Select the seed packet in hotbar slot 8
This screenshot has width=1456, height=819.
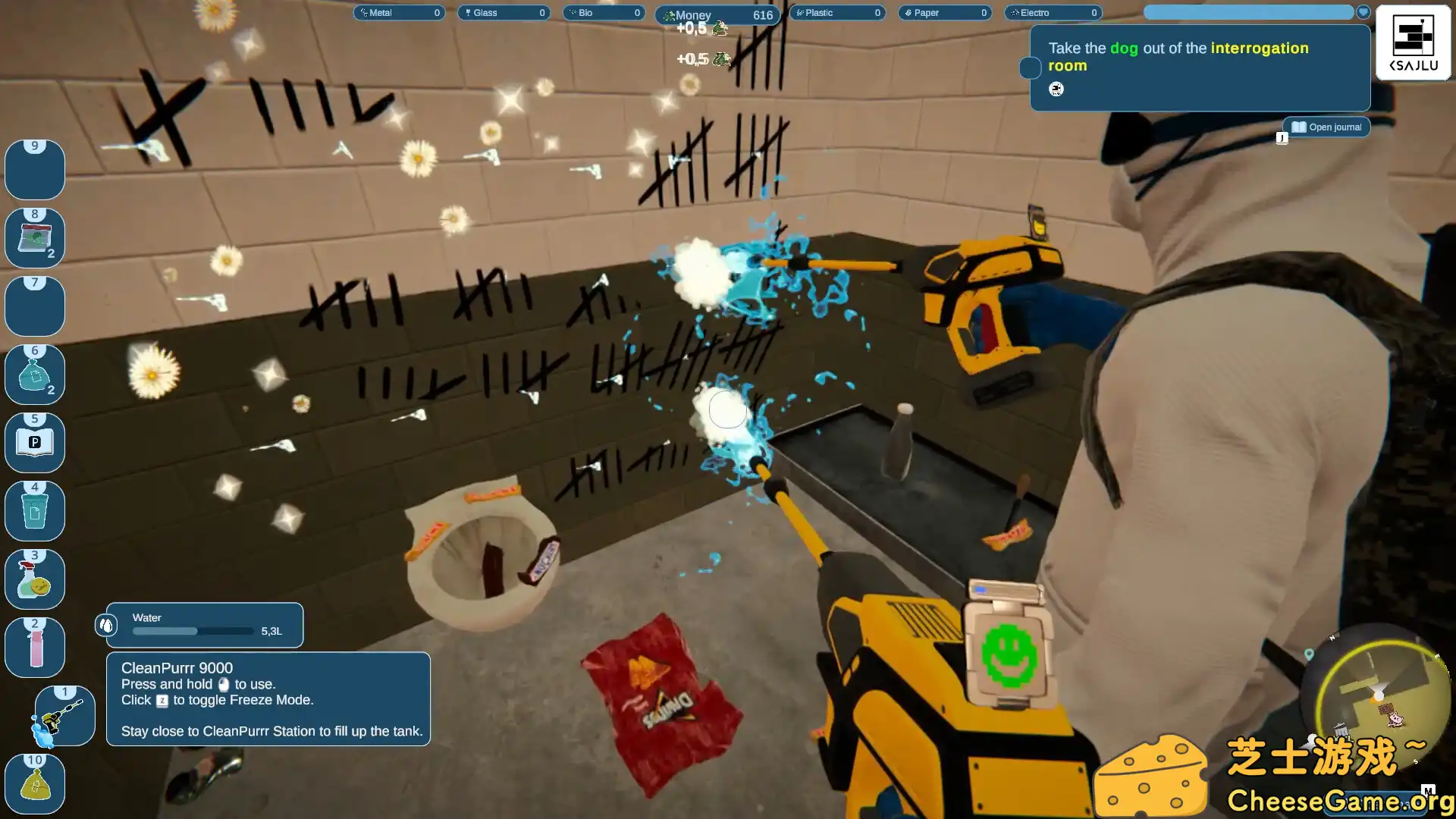(35, 237)
